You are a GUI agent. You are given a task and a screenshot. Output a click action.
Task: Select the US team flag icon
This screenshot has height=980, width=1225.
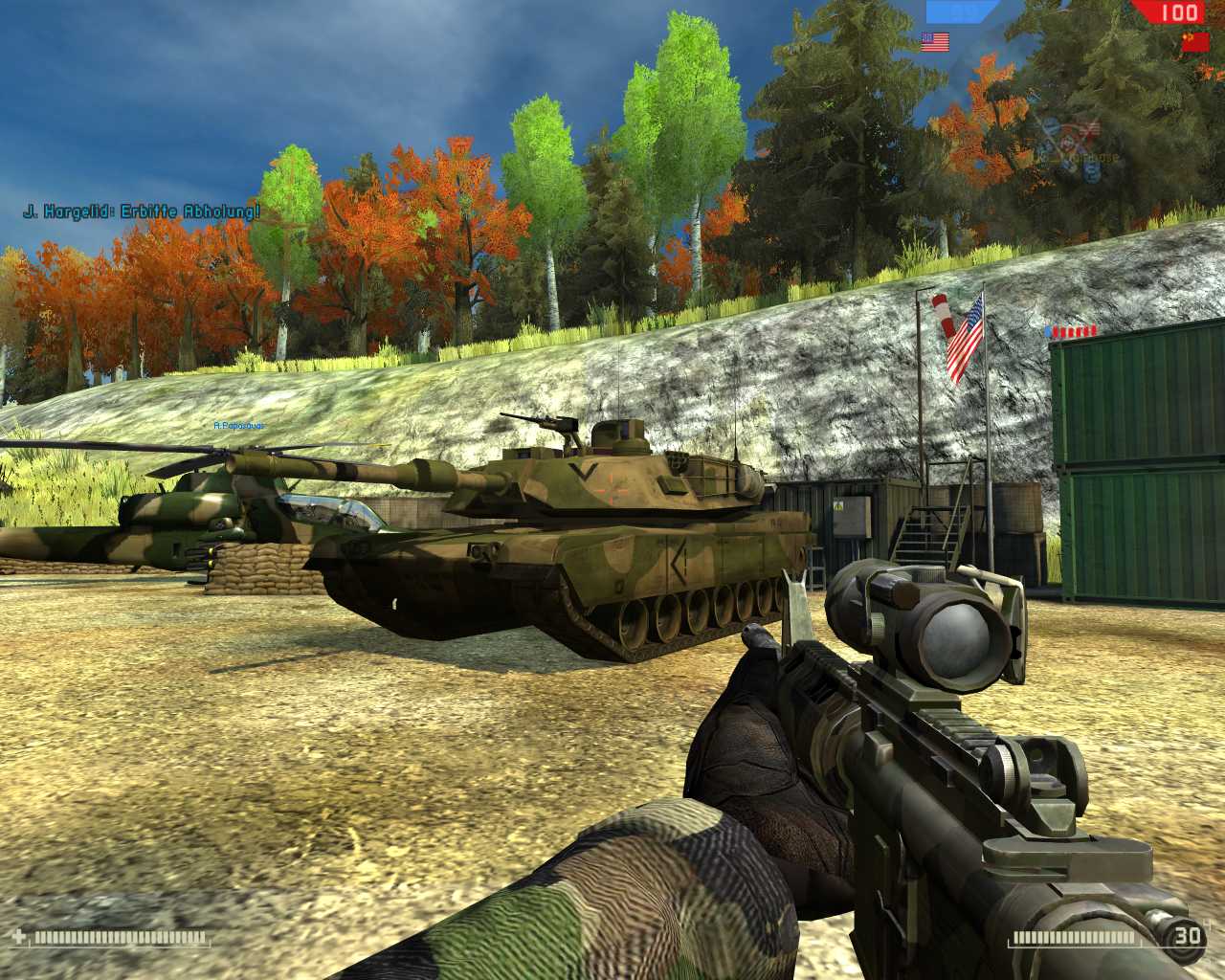[935, 42]
